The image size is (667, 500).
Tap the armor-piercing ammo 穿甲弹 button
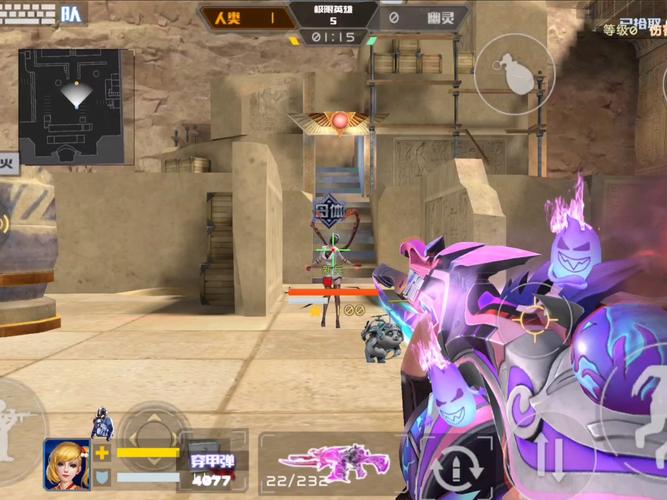tap(211, 461)
